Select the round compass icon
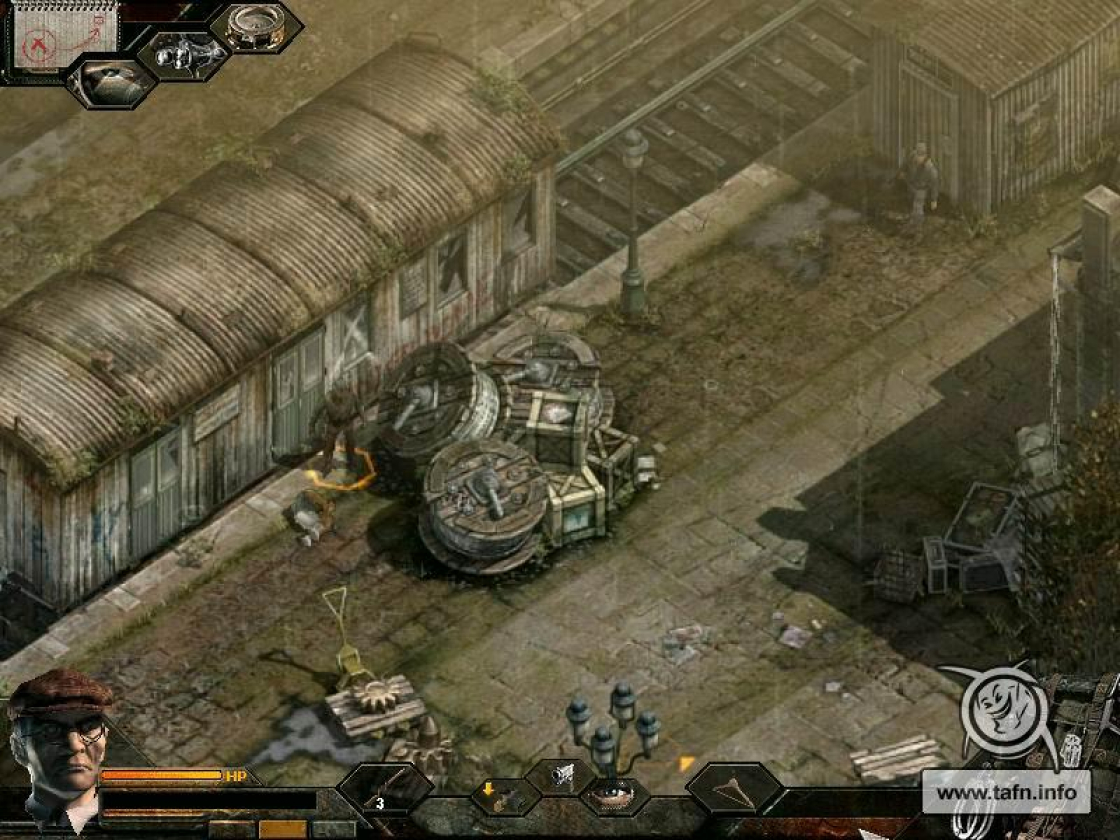 [x=255, y=27]
